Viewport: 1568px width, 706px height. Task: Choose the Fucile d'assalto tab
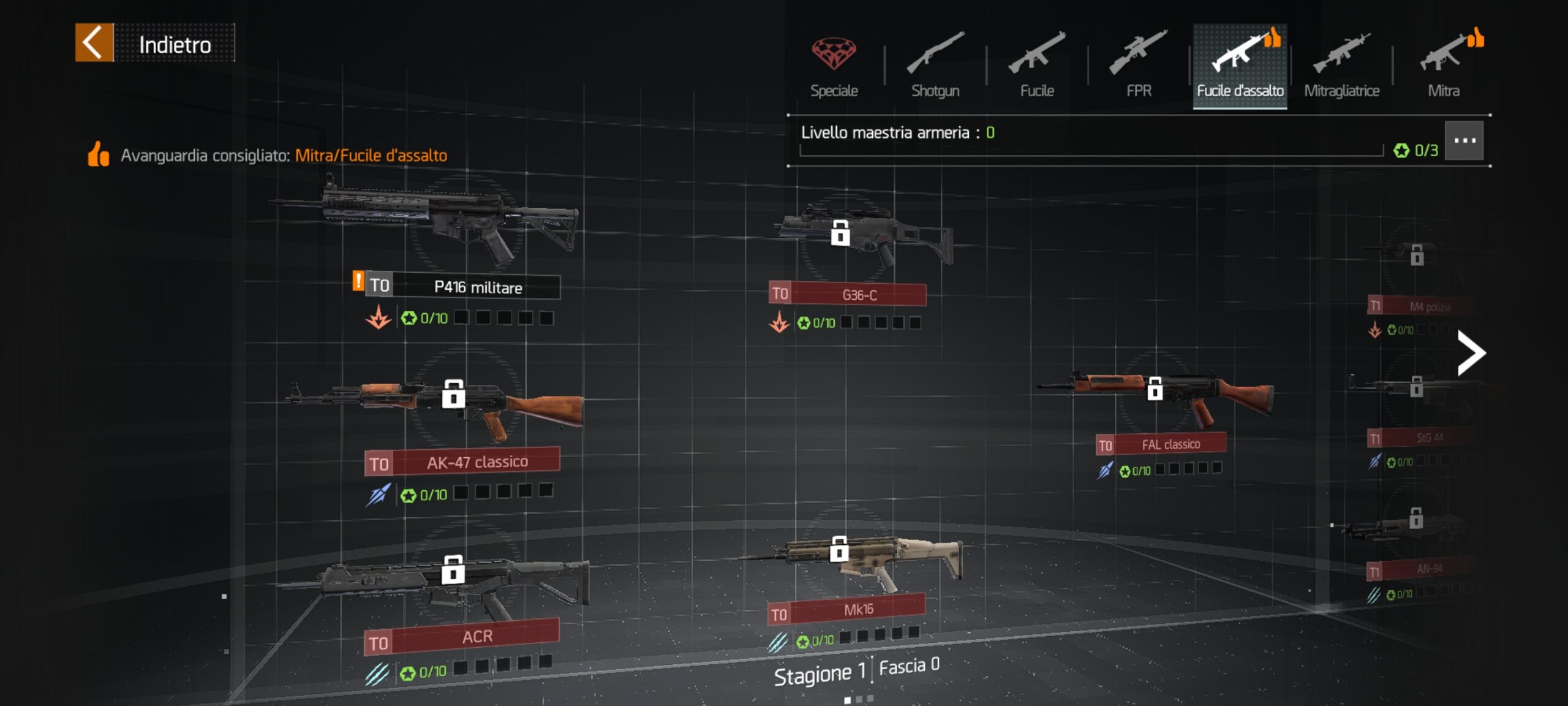click(1240, 65)
